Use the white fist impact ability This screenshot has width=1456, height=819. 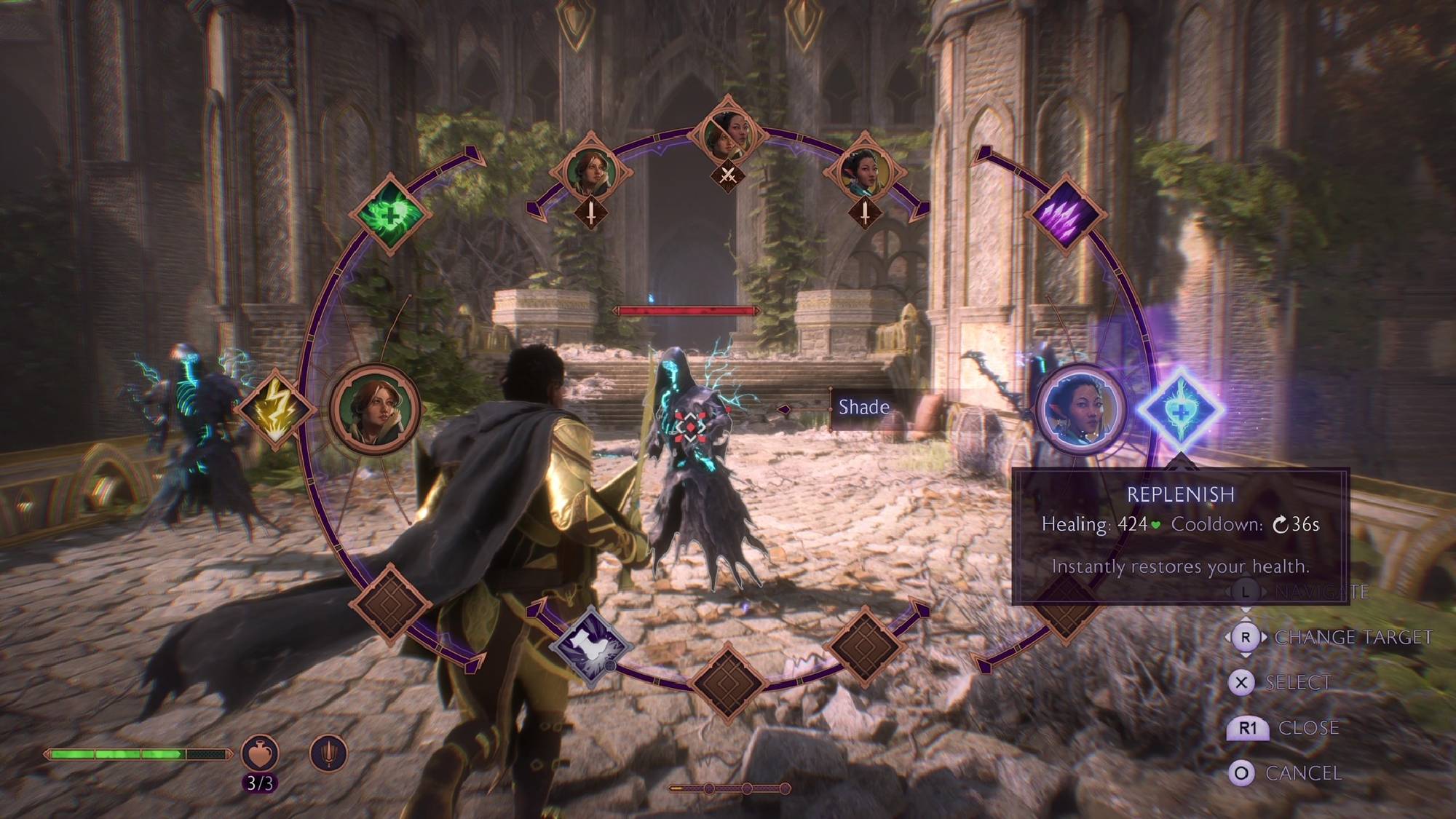tap(590, 644)
